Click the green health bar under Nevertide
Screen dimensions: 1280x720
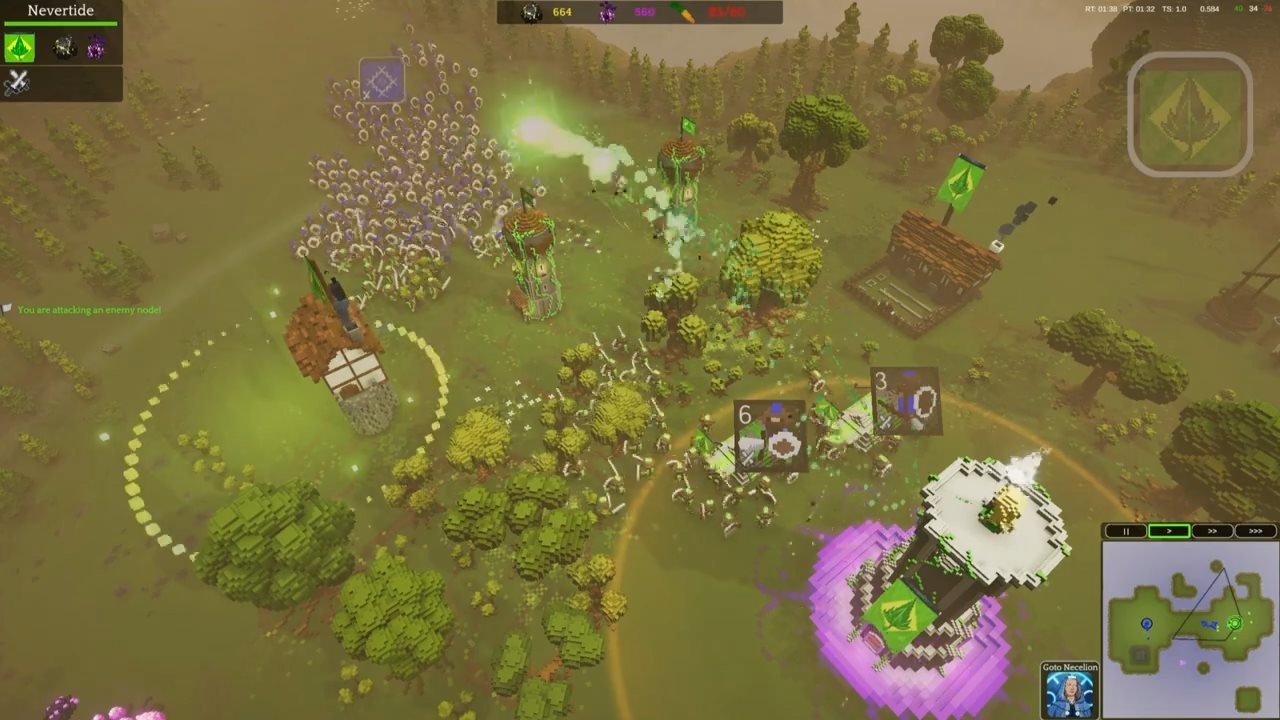62,22
